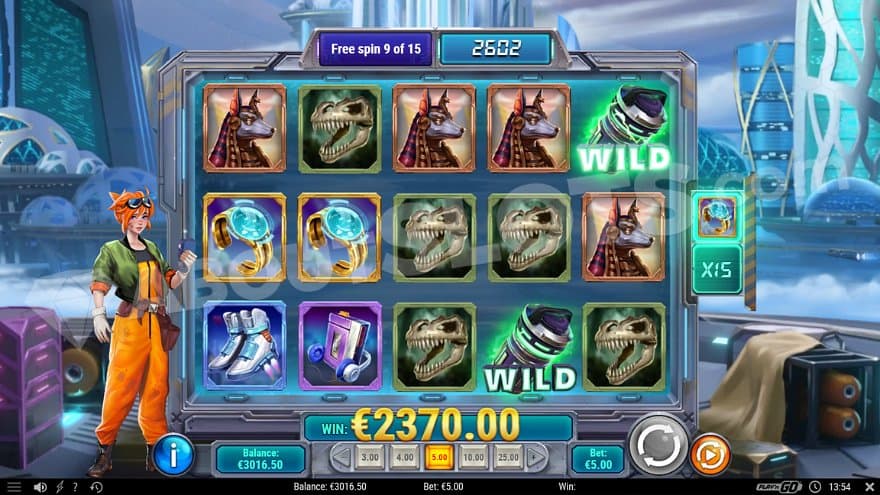Pick the 25.00 bet value

coord(508,459)
